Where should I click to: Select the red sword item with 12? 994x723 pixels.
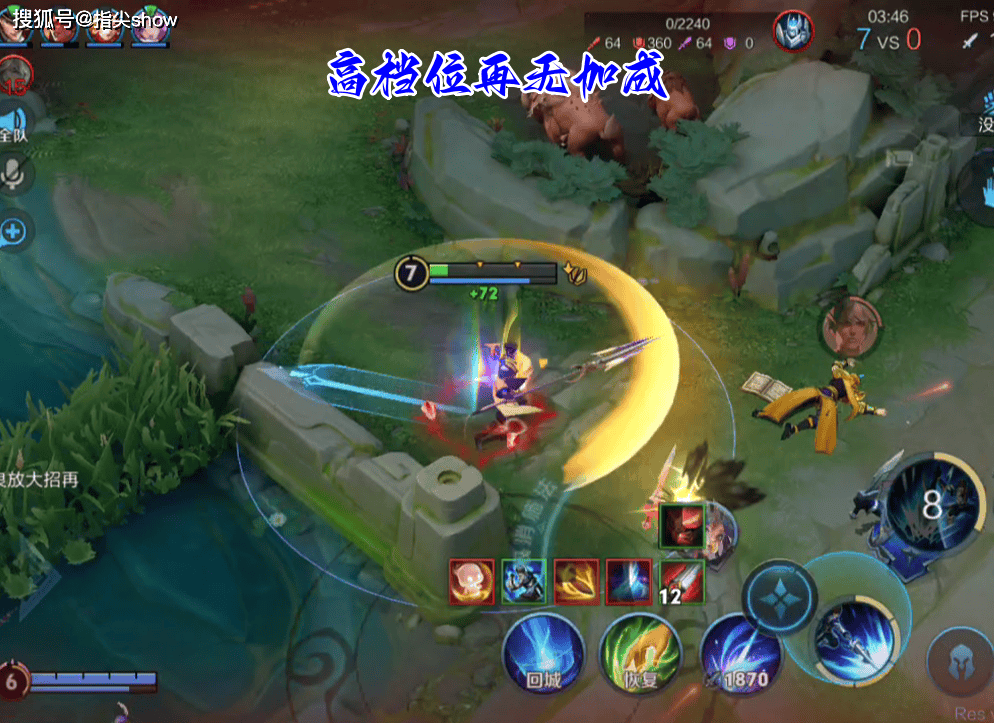(x=681, y=581)
